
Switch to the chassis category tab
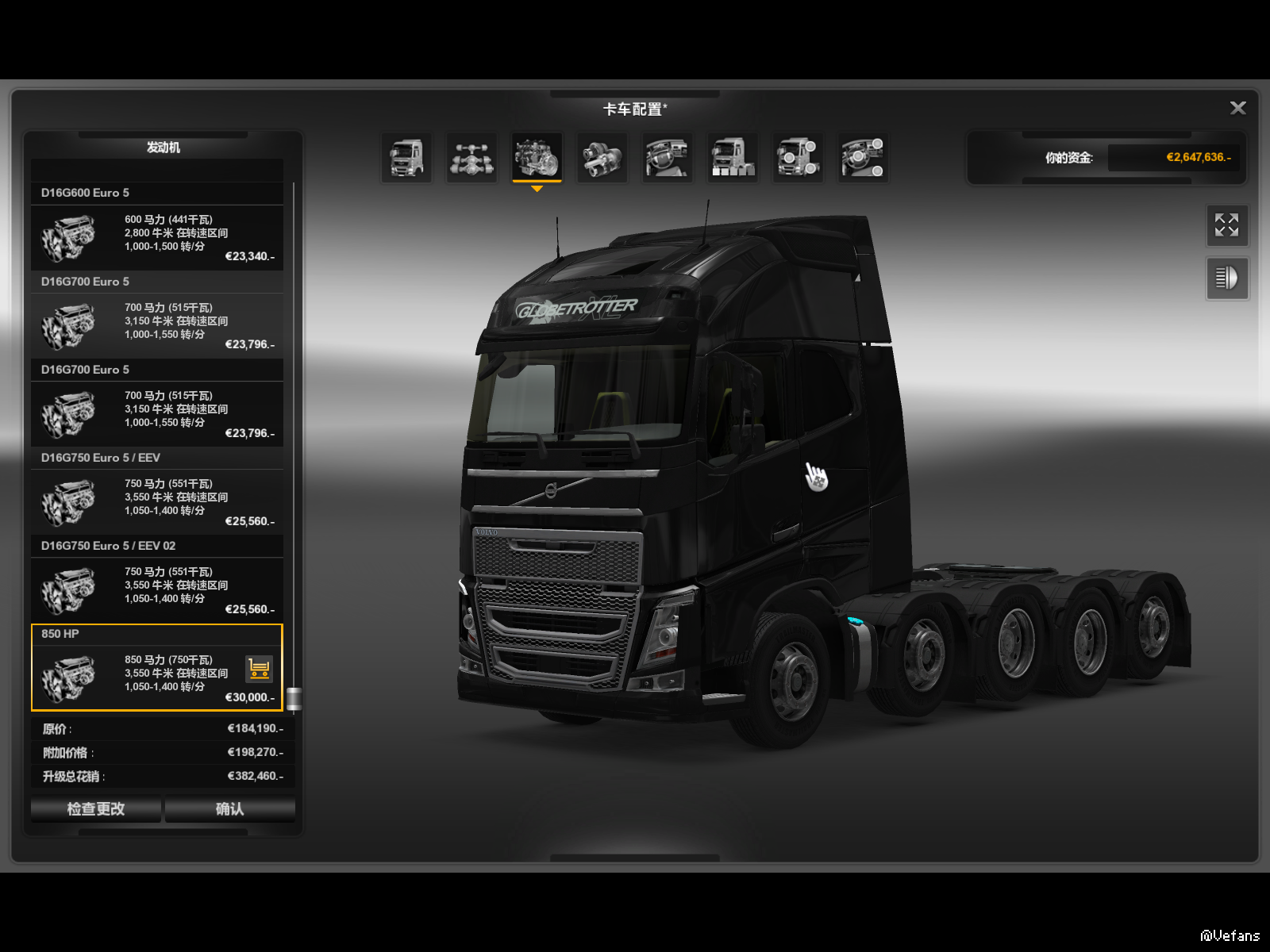[472, 157]
